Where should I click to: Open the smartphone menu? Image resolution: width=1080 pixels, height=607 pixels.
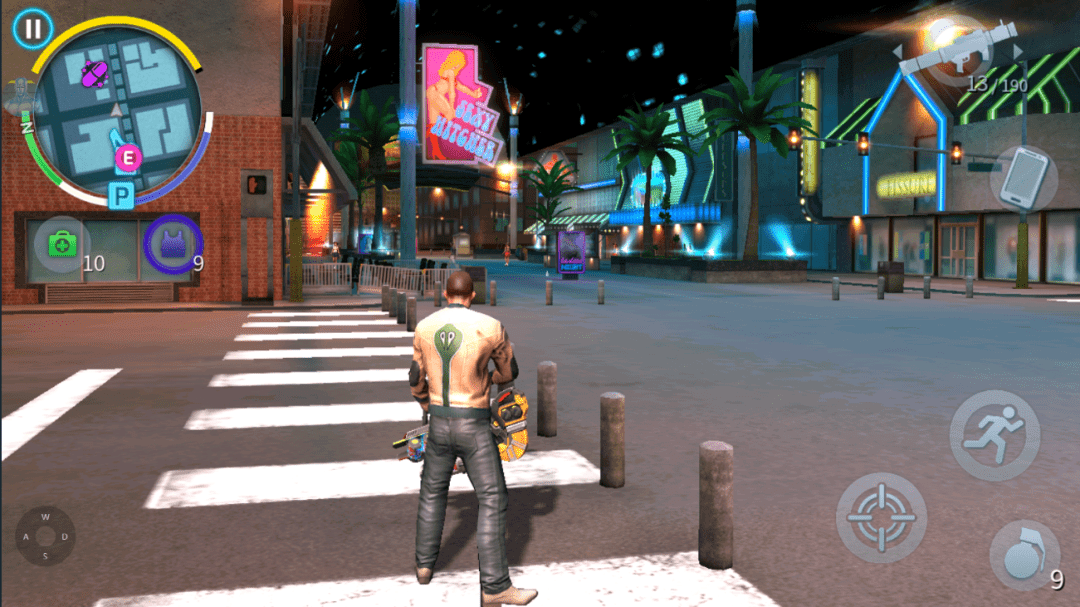(x=1023, y=179)
